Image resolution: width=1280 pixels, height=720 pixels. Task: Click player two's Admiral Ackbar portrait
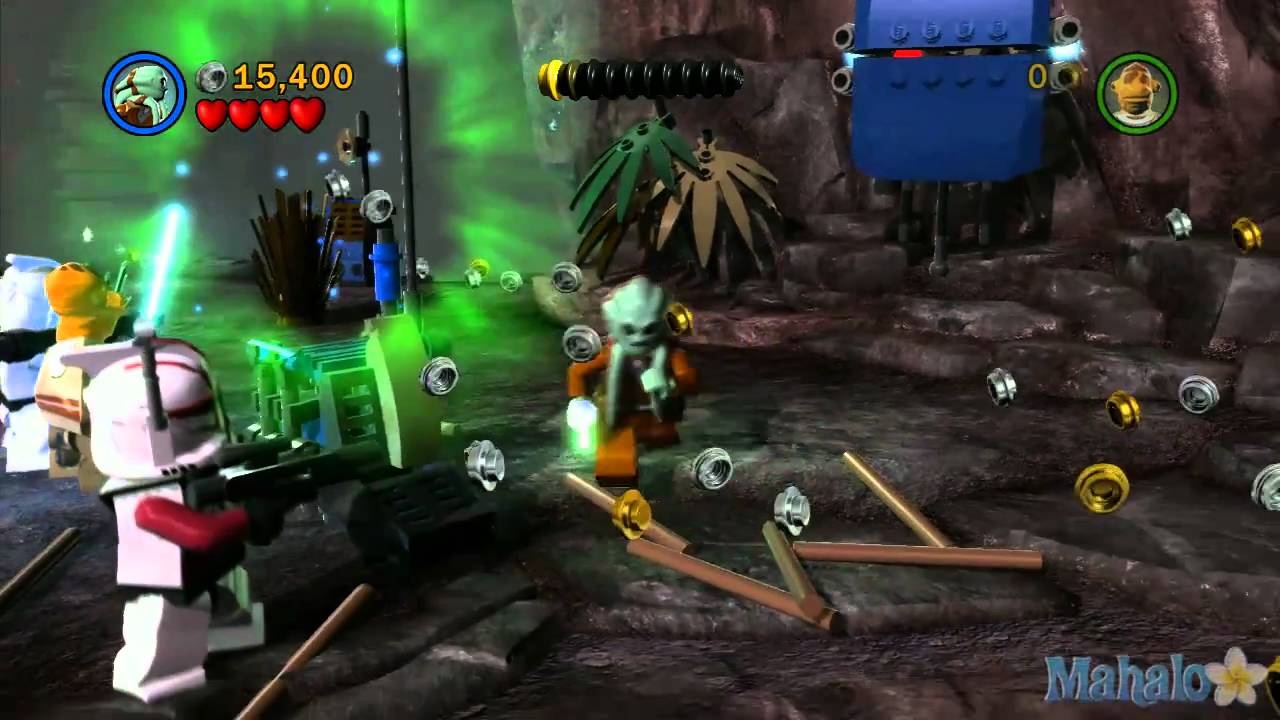pyautogui.click(x=1136, y=94)
